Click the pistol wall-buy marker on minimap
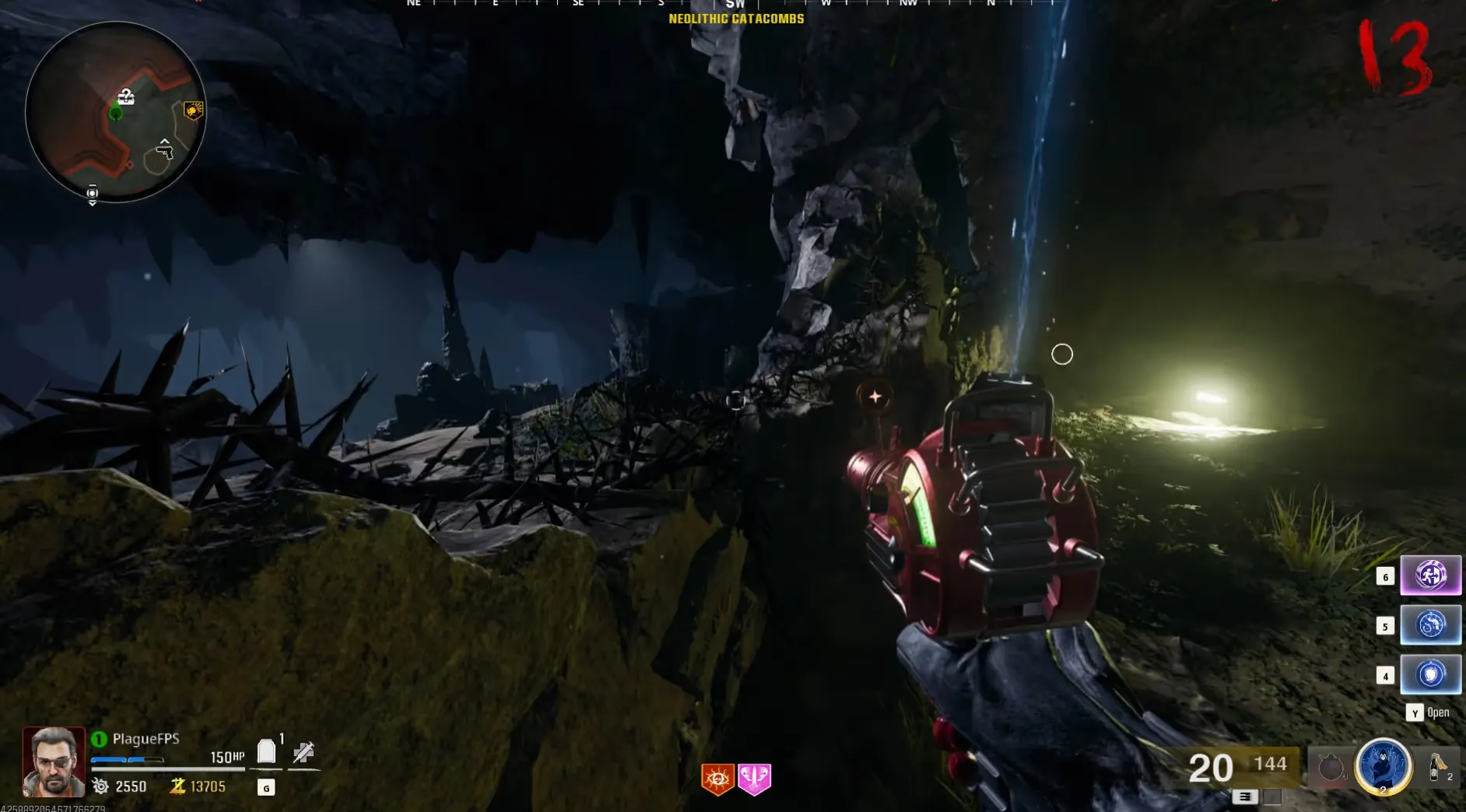 tap(165, 149)
